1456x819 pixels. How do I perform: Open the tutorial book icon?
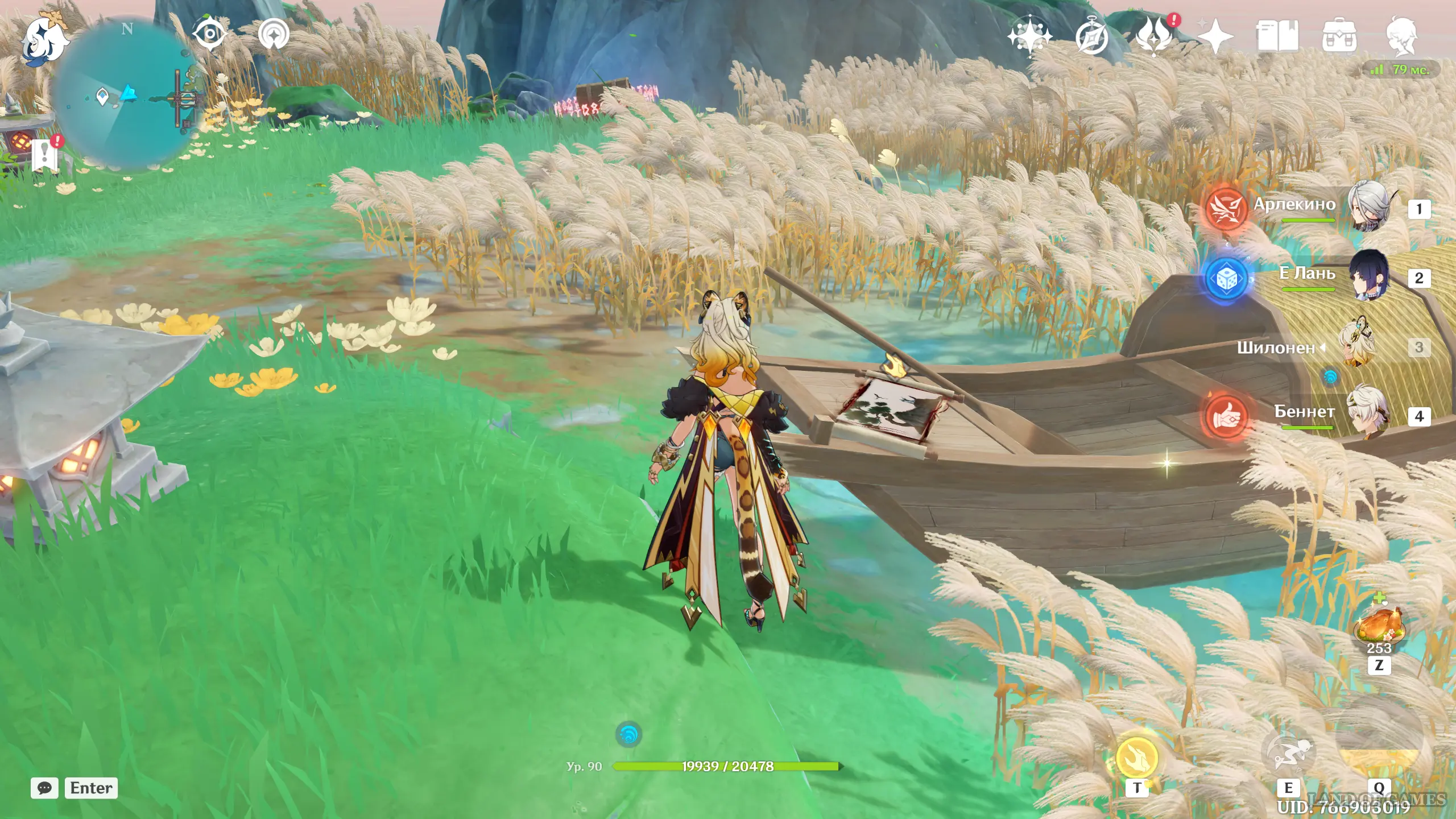click(x=1277, y=36)
